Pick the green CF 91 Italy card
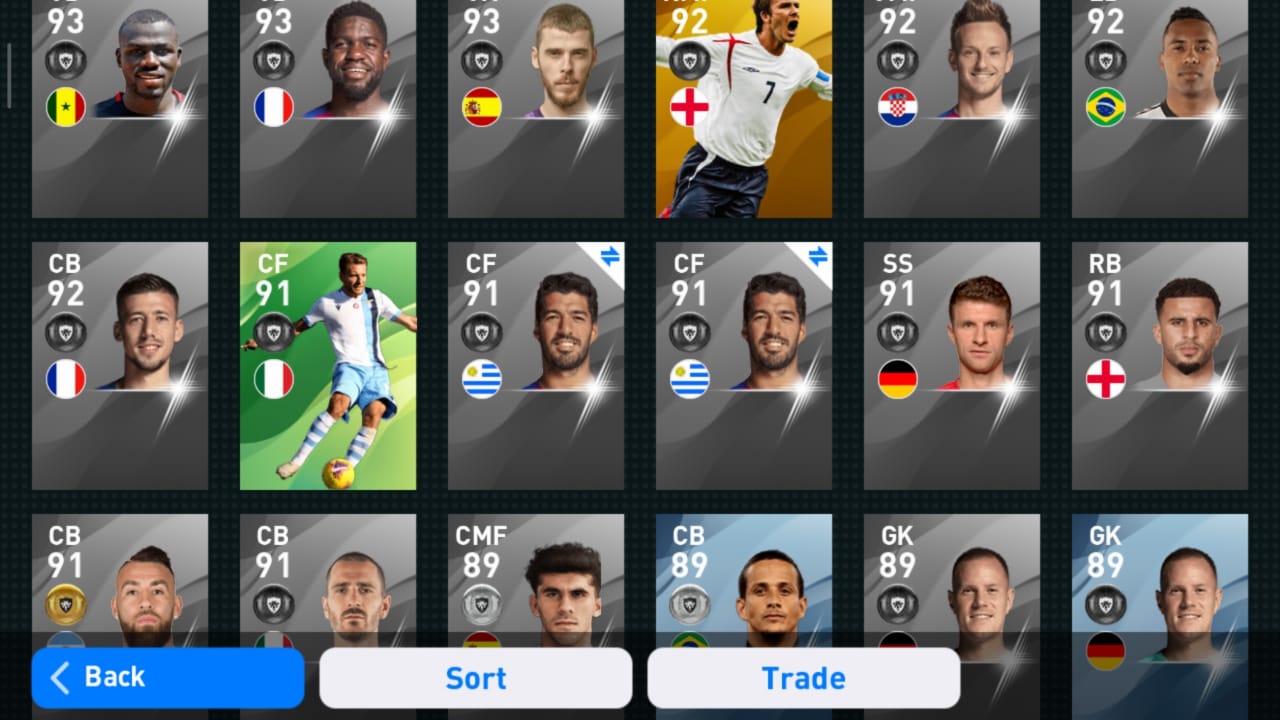The image size is (1280, 720). tap(328, 366)
